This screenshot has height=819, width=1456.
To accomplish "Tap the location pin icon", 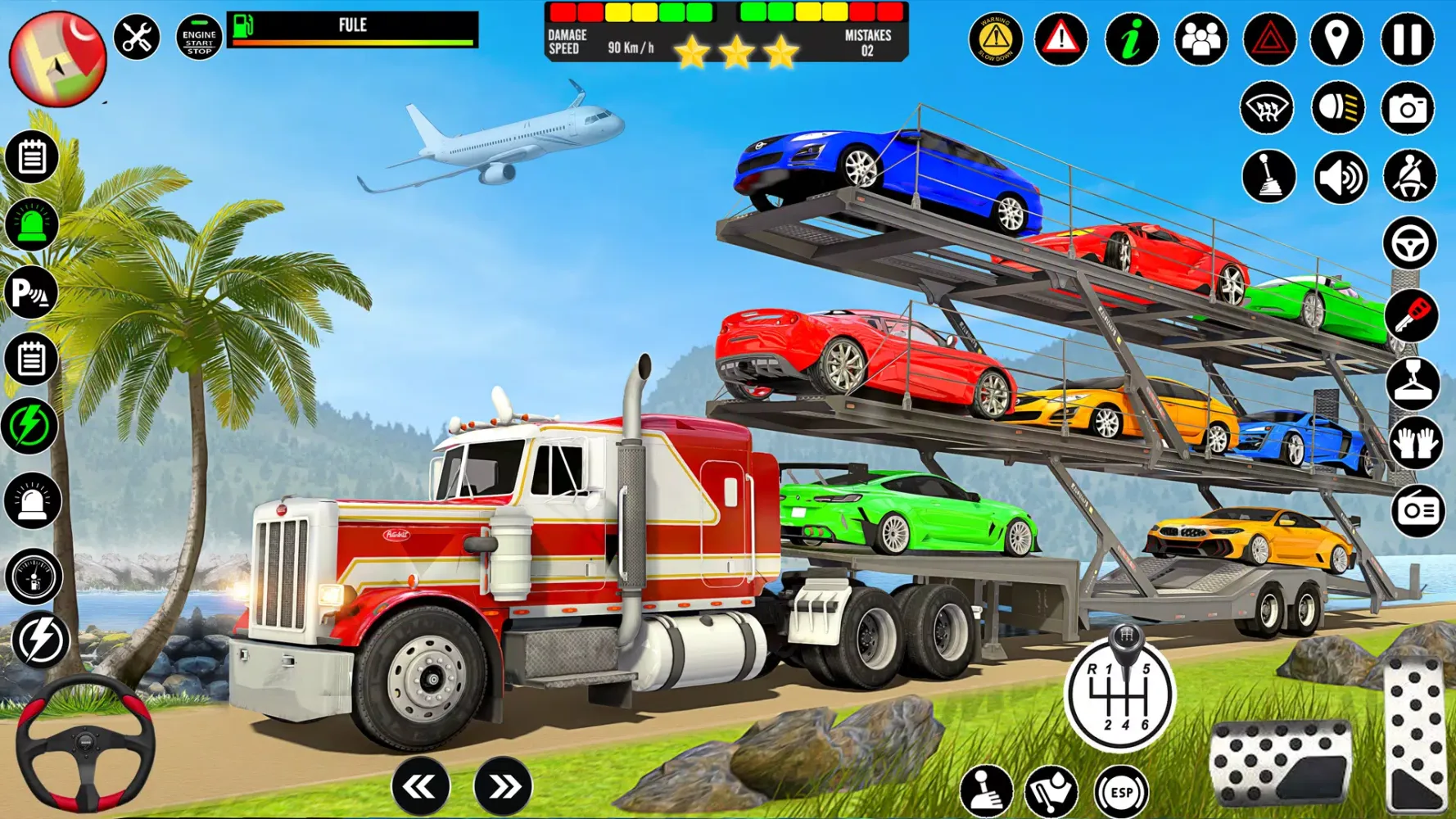I will pyautogui.click(x=1337, y=37).
